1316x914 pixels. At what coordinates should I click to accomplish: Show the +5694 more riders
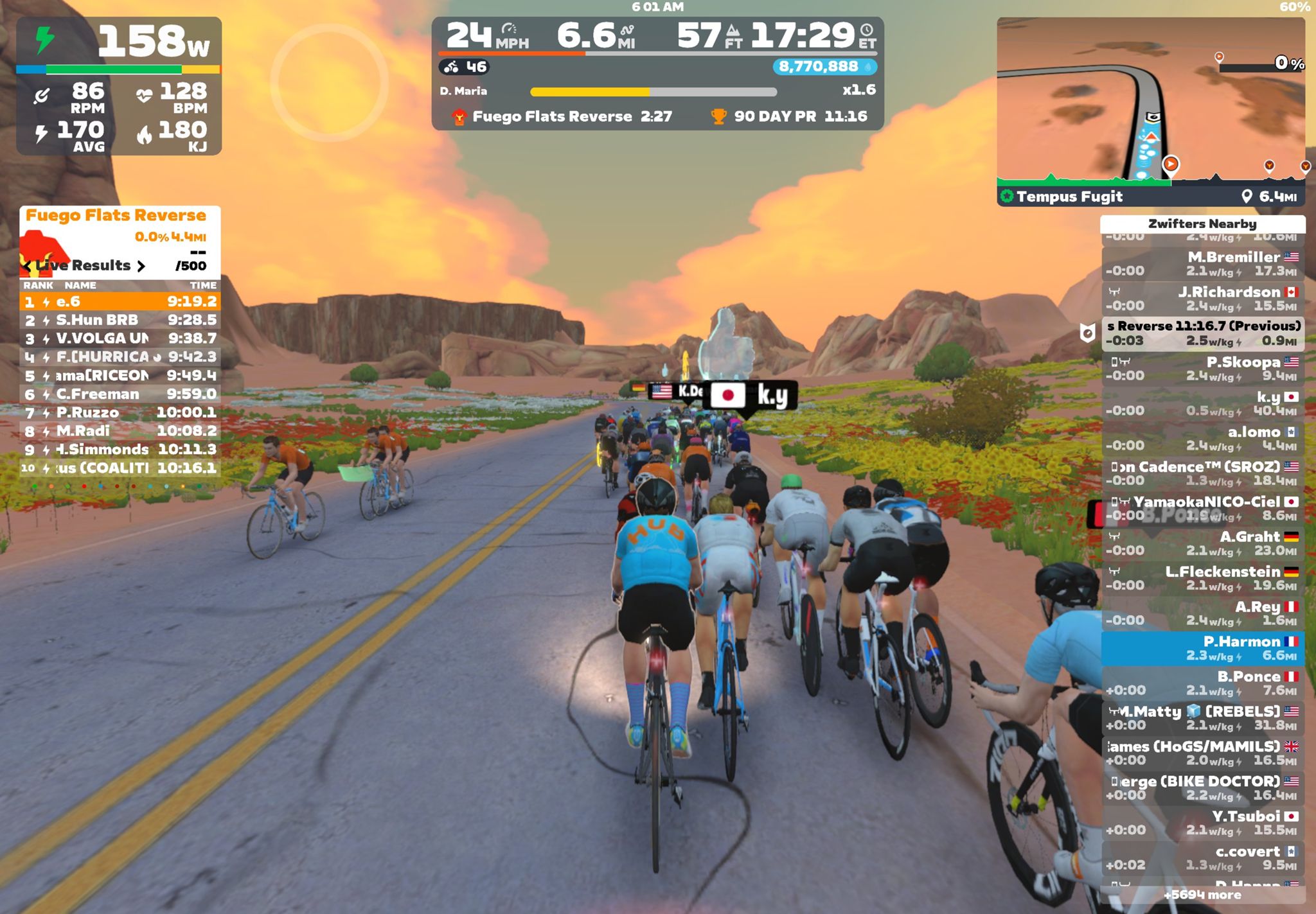pos(1202,895)
